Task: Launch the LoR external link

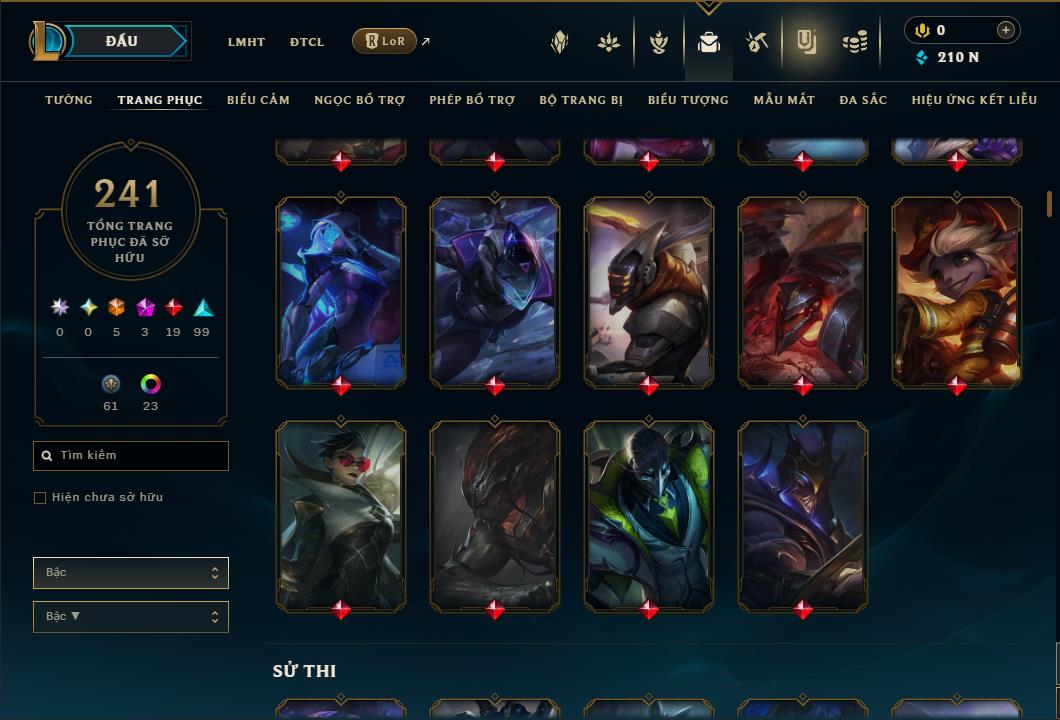Action: 385,41
